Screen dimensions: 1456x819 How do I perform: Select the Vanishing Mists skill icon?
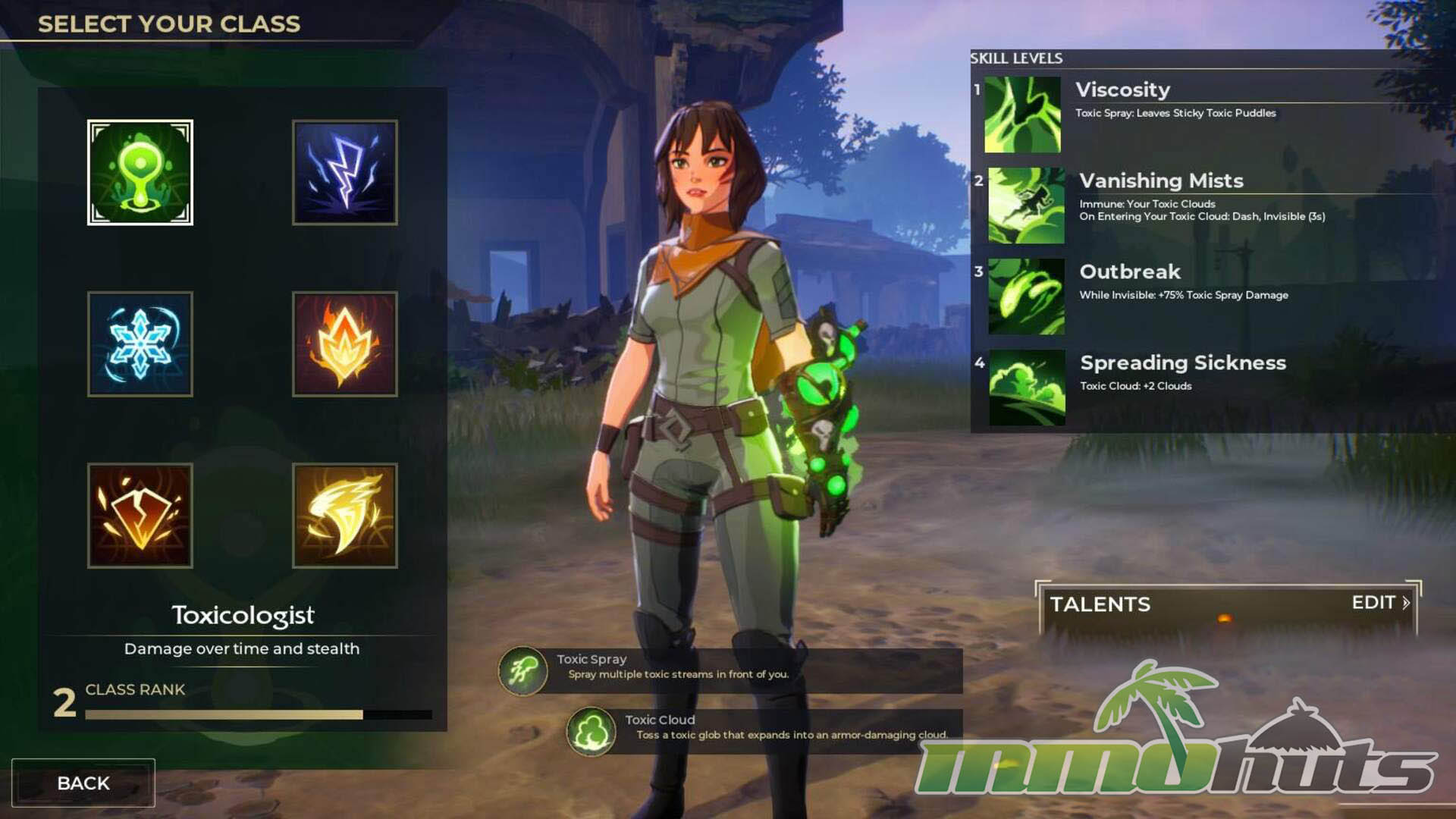coord(1026,206)
